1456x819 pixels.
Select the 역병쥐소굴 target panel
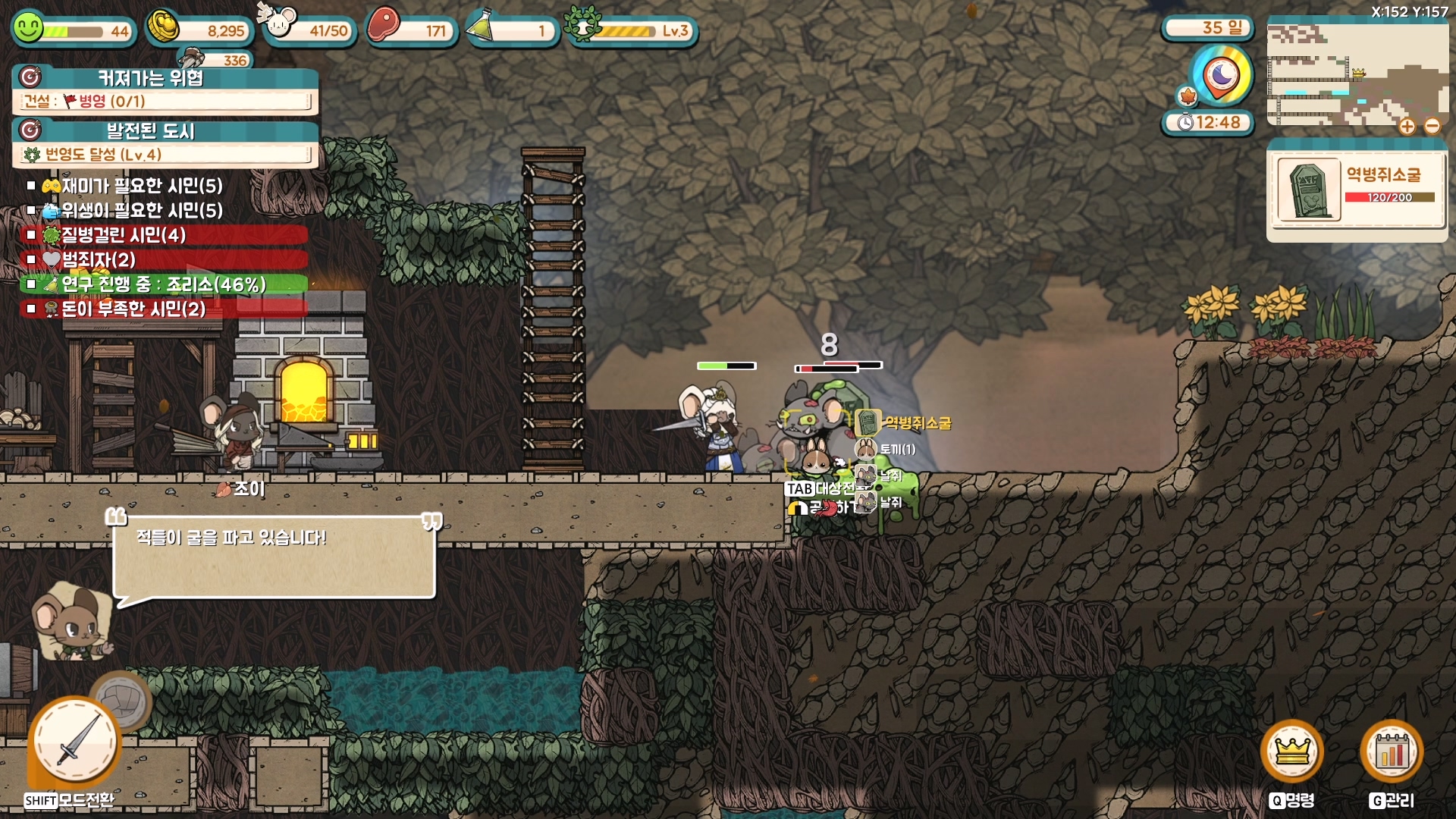[1356, 190]
